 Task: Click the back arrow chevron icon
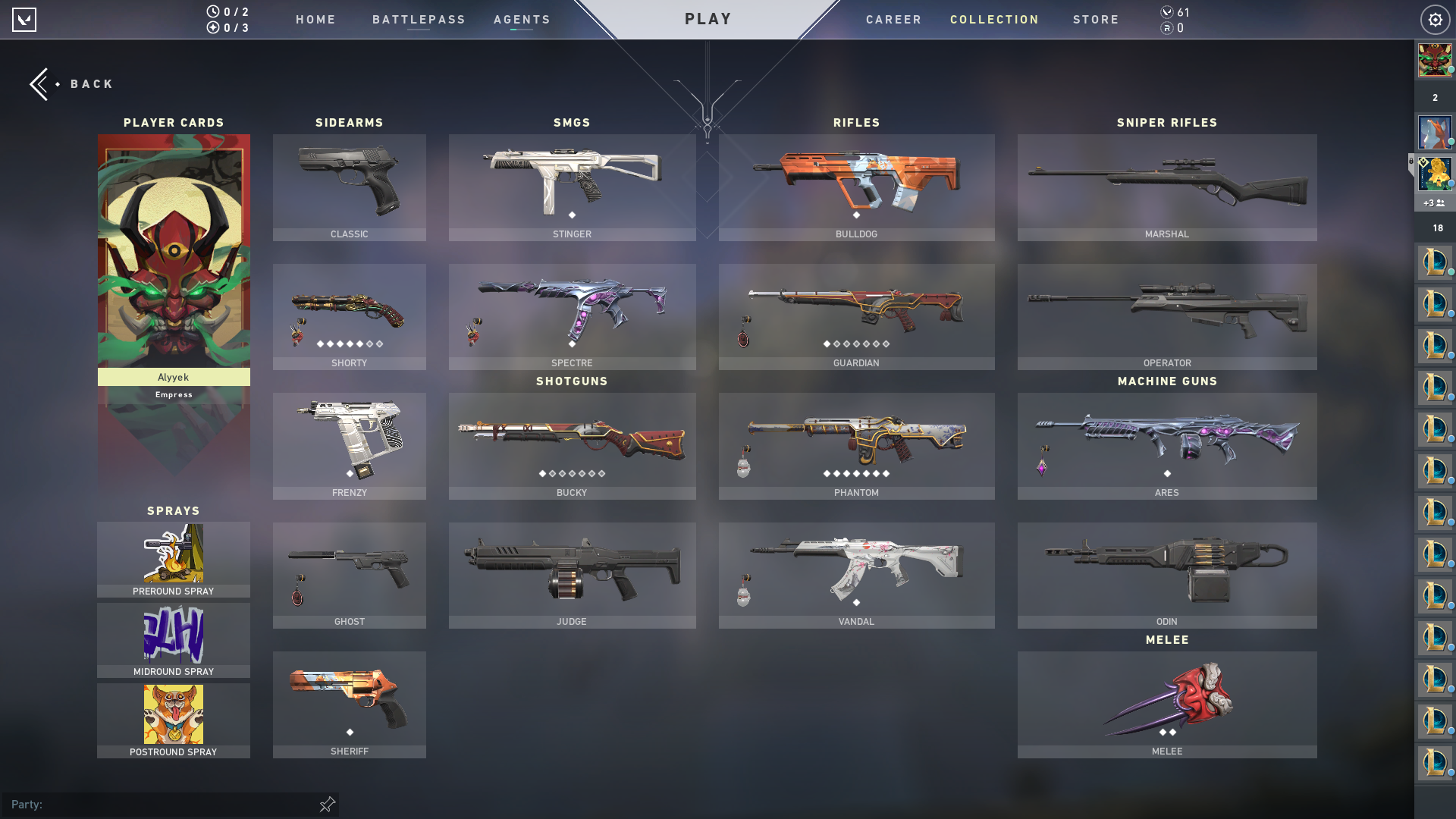point(39,83)
